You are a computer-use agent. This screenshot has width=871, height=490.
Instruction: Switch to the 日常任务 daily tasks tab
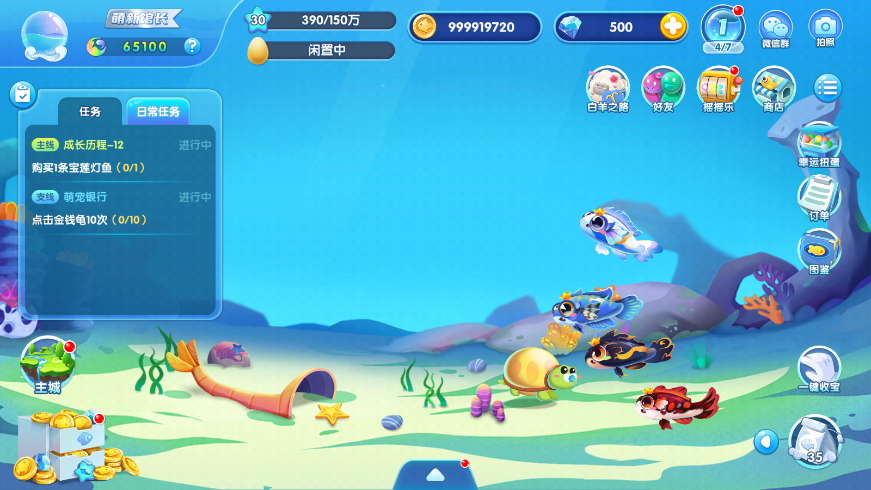pos(158,112)
